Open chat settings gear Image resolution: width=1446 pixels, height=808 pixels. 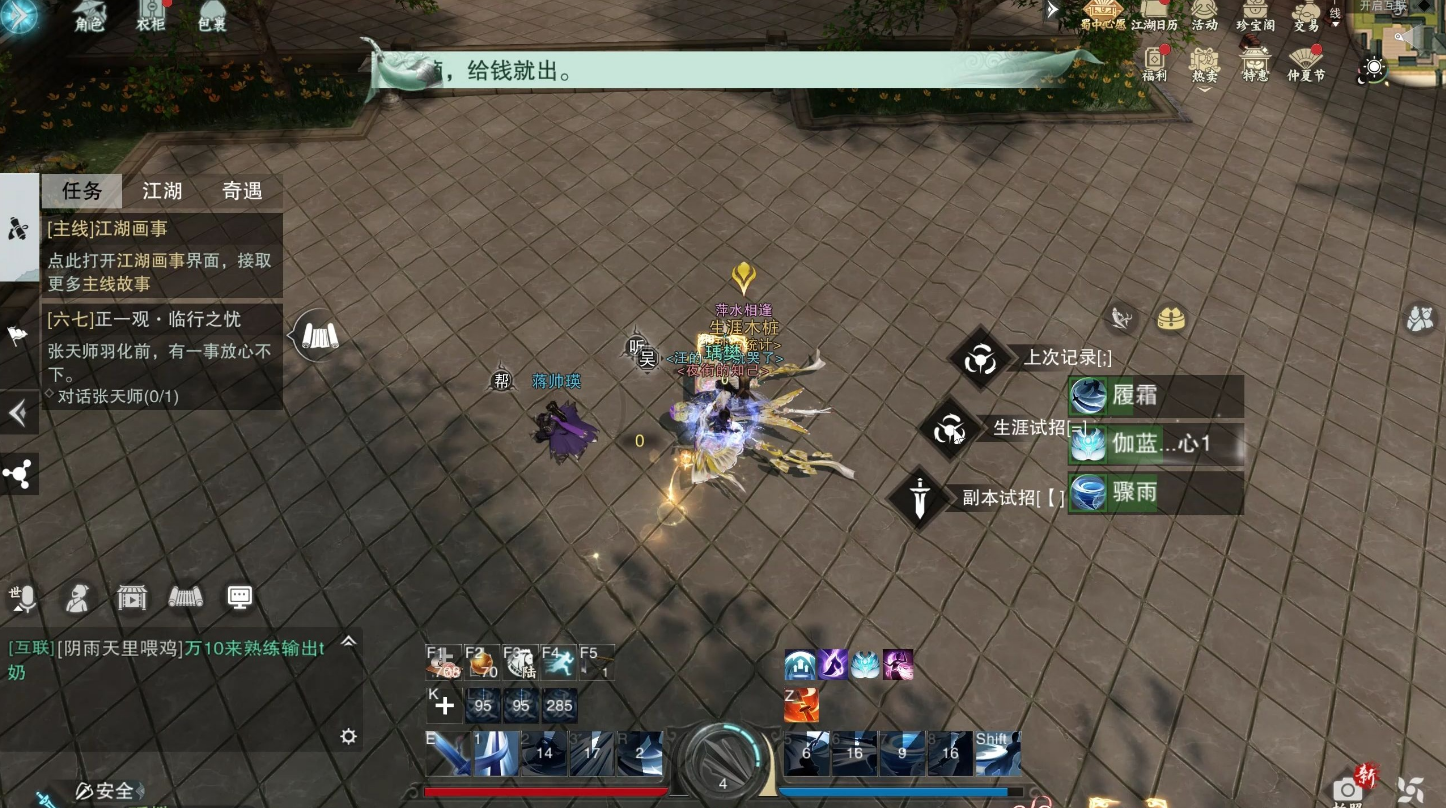pos(348,737)
